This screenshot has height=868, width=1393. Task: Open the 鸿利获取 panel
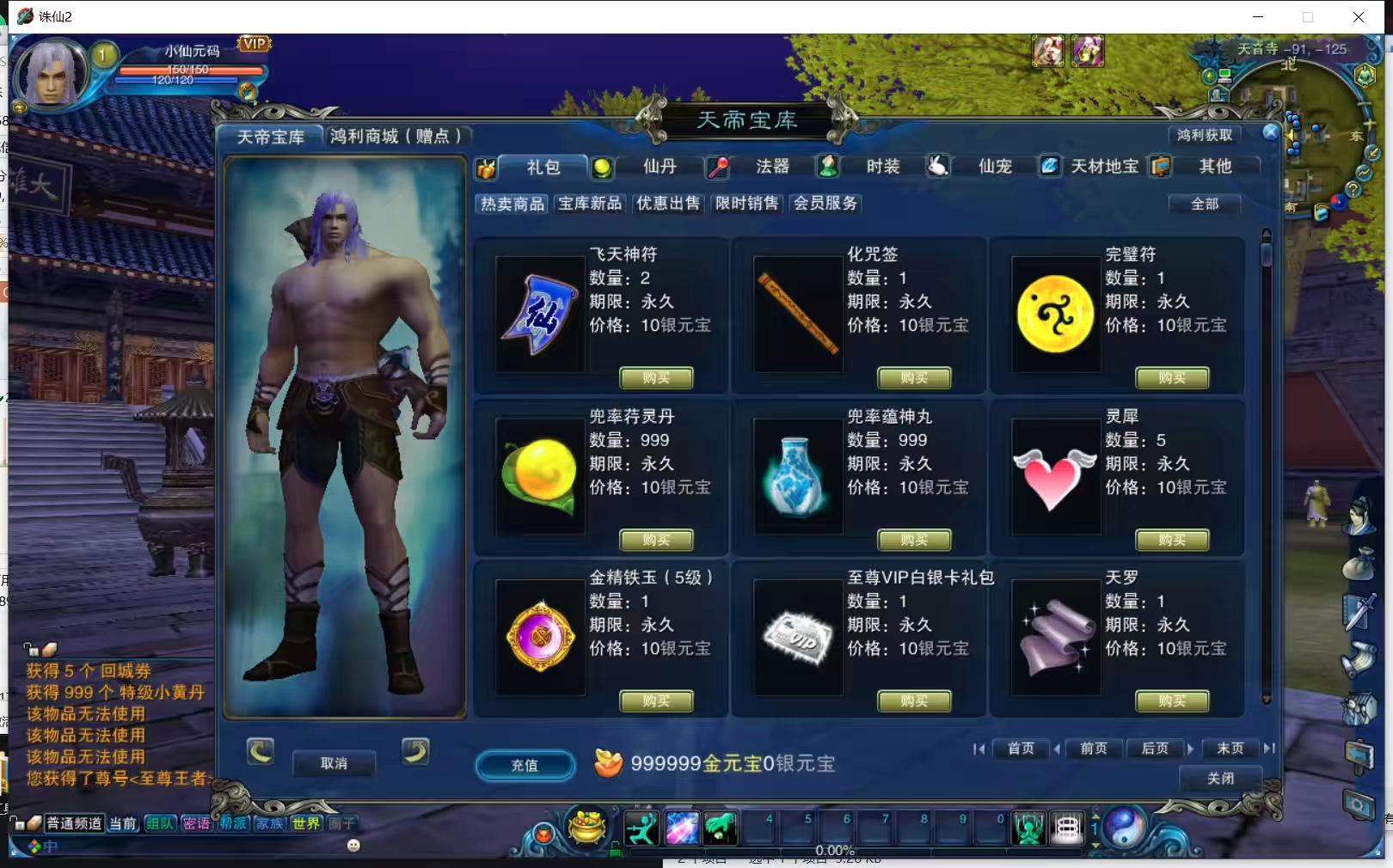pos(1204,134)
